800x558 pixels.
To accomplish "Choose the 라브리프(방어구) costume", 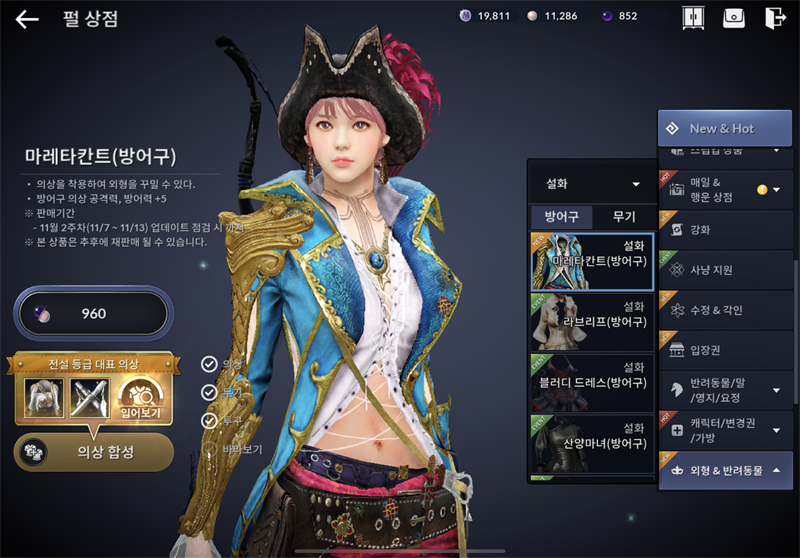I will pyautogui.click(x=591, y=321).
